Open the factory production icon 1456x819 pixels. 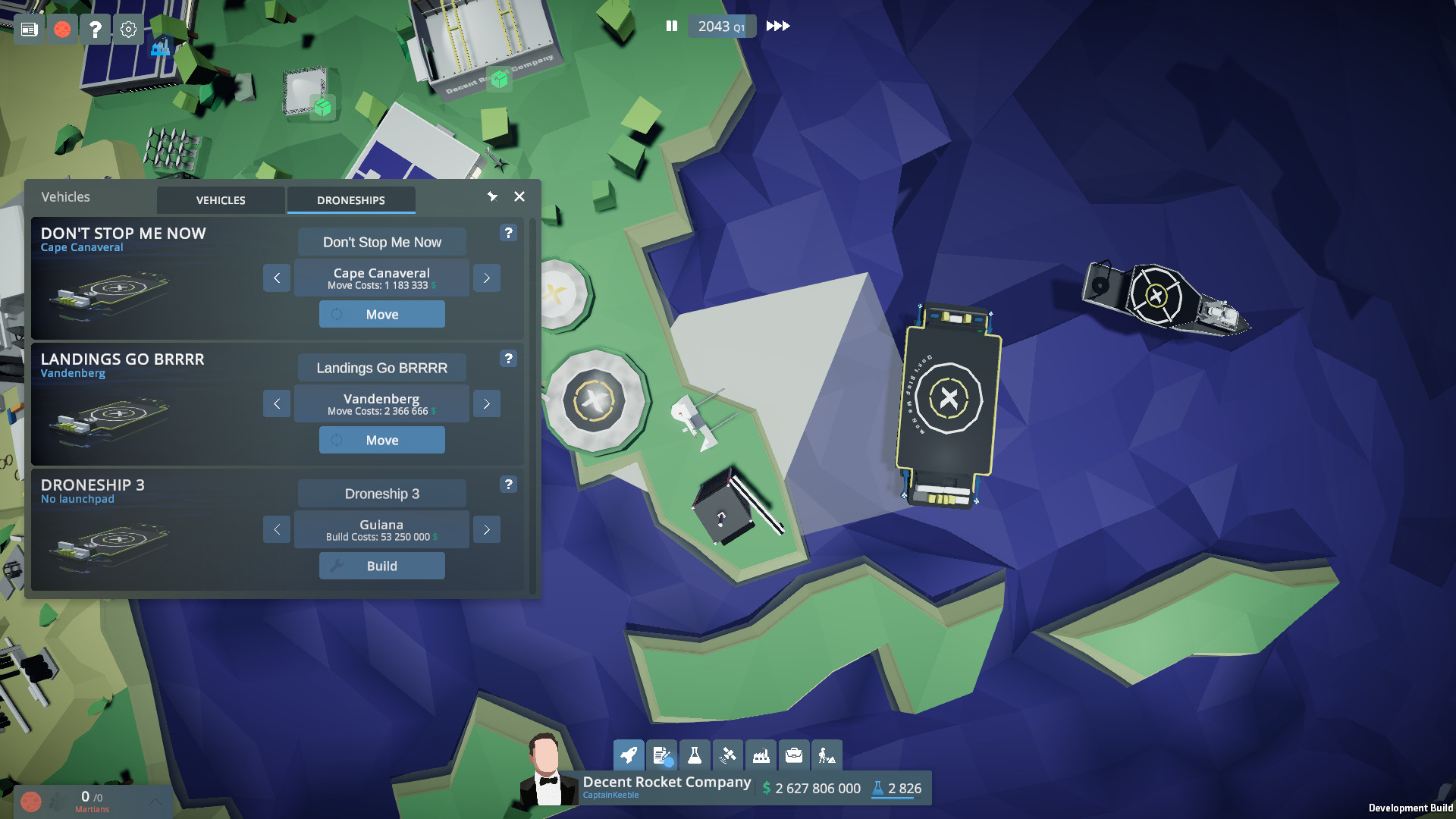click(760, 755)
